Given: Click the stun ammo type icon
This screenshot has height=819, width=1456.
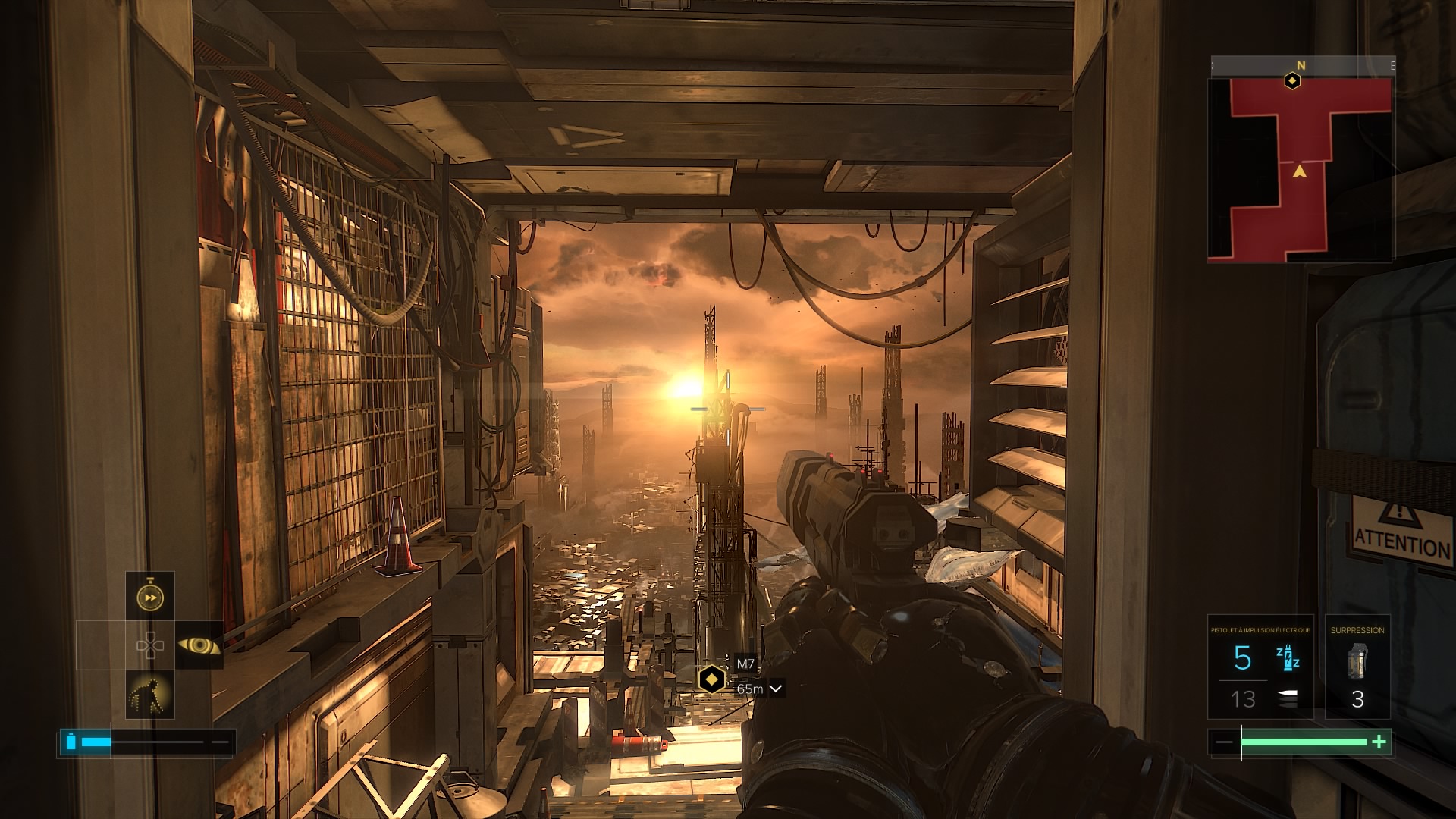Looking at the screenshot, I should click(x=1288, y=658).
